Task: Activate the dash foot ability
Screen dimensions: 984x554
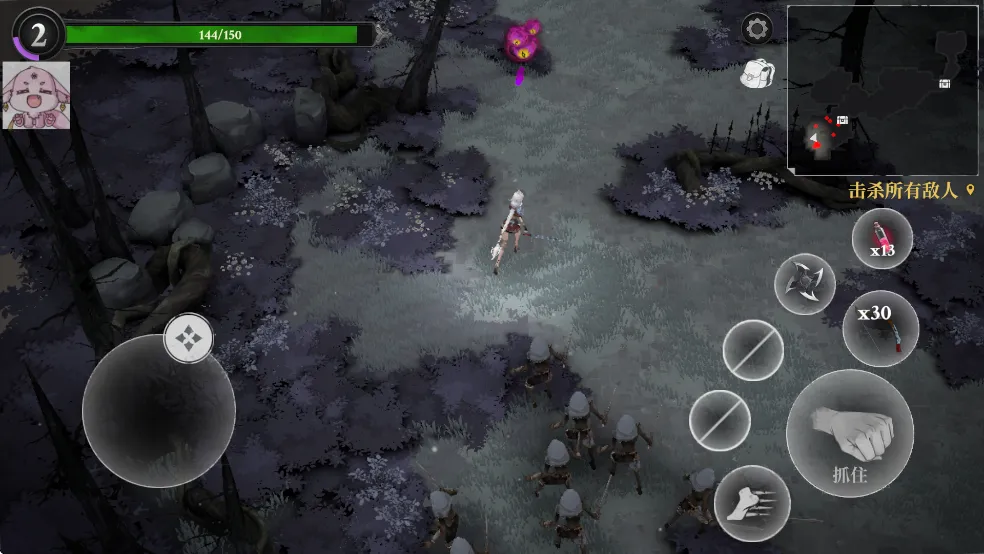Action: (x=752, y=502)
